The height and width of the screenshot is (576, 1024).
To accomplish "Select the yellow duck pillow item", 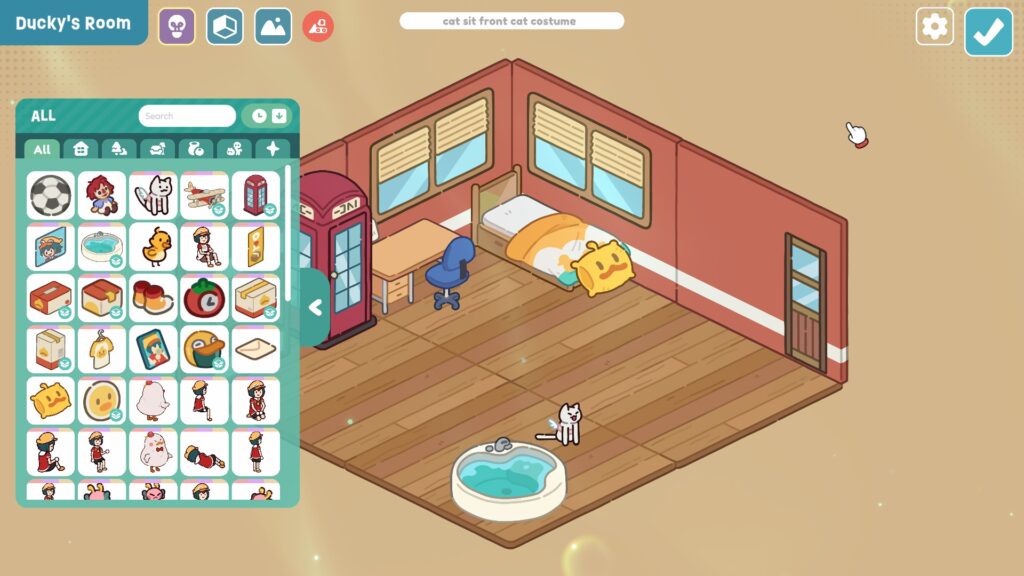I will tap(50, 400).
